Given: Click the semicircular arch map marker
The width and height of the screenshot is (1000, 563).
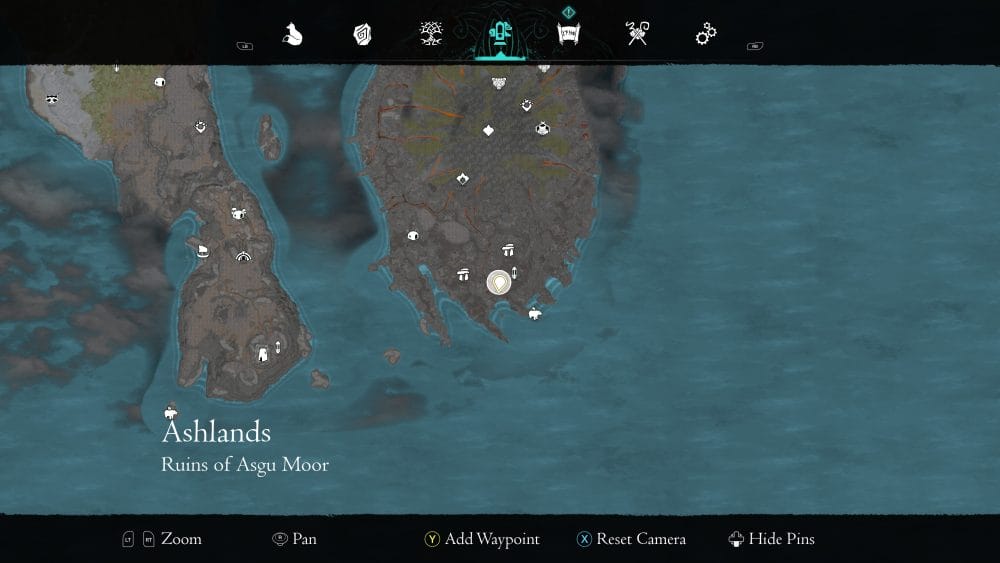Looking at the screenshot, I should pyautogui.click(x=243, y=257).
